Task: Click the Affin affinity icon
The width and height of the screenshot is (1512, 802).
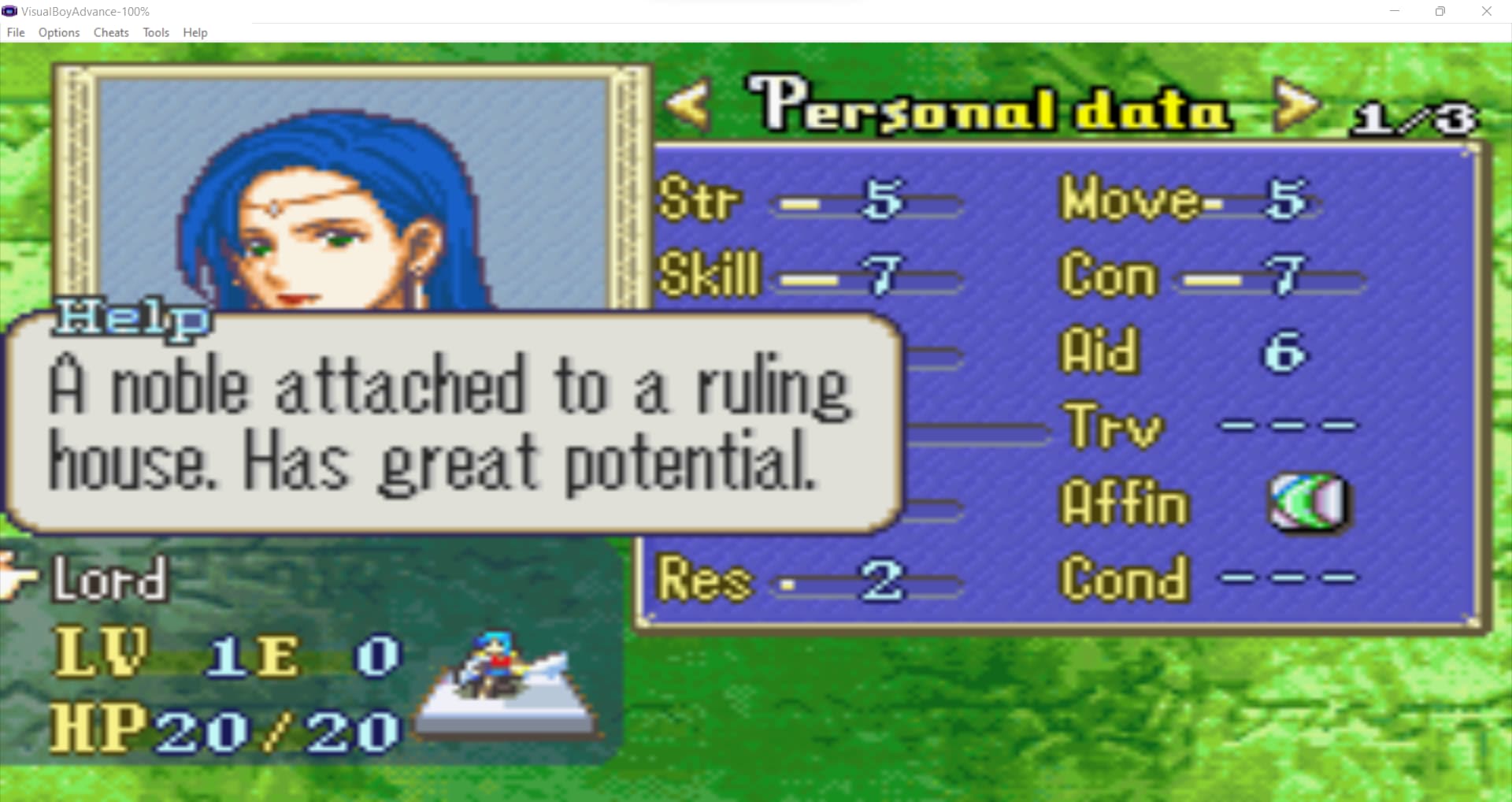Action: pos(1308,502)
